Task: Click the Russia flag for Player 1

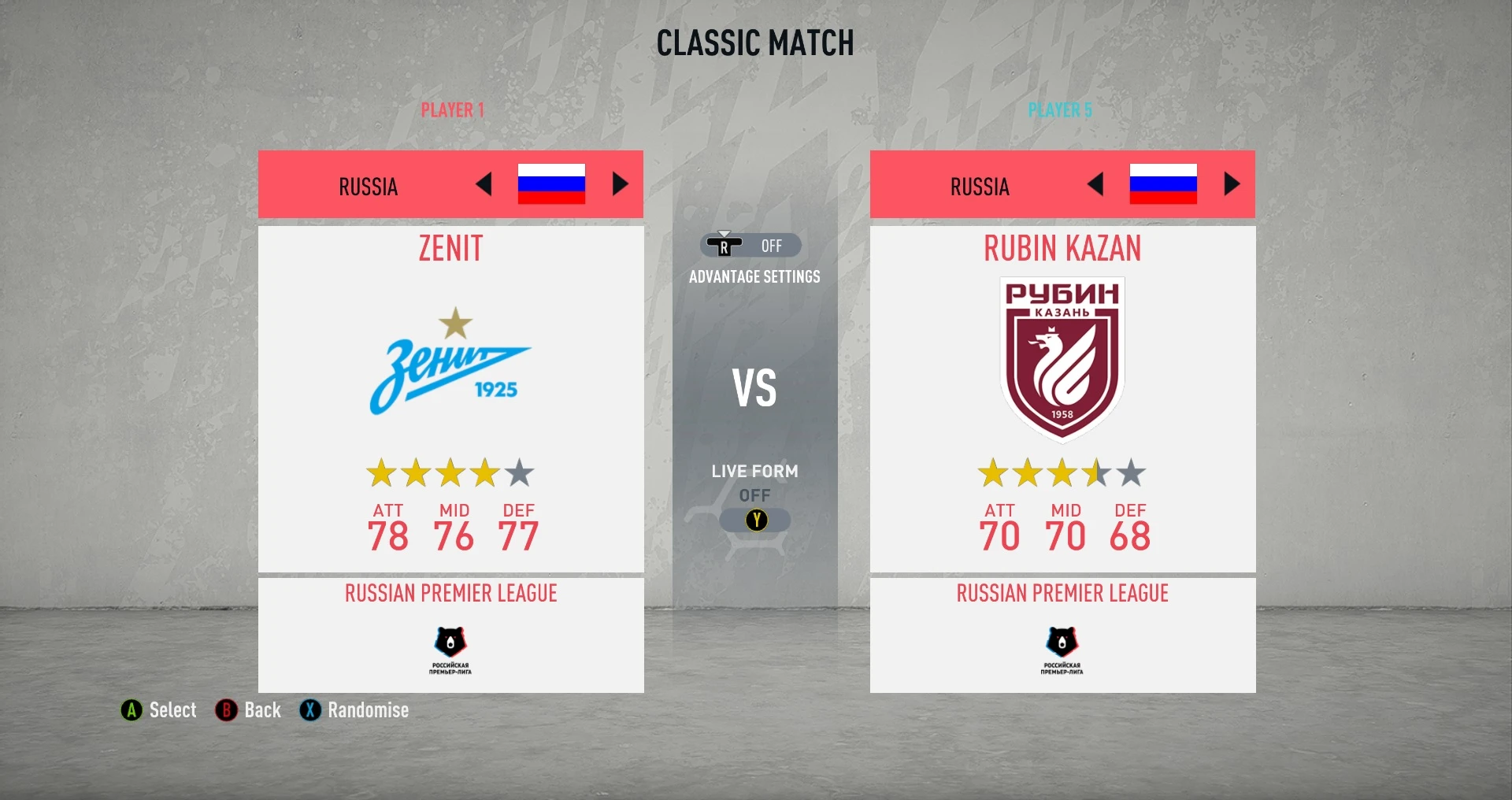Action: [552, 183]
